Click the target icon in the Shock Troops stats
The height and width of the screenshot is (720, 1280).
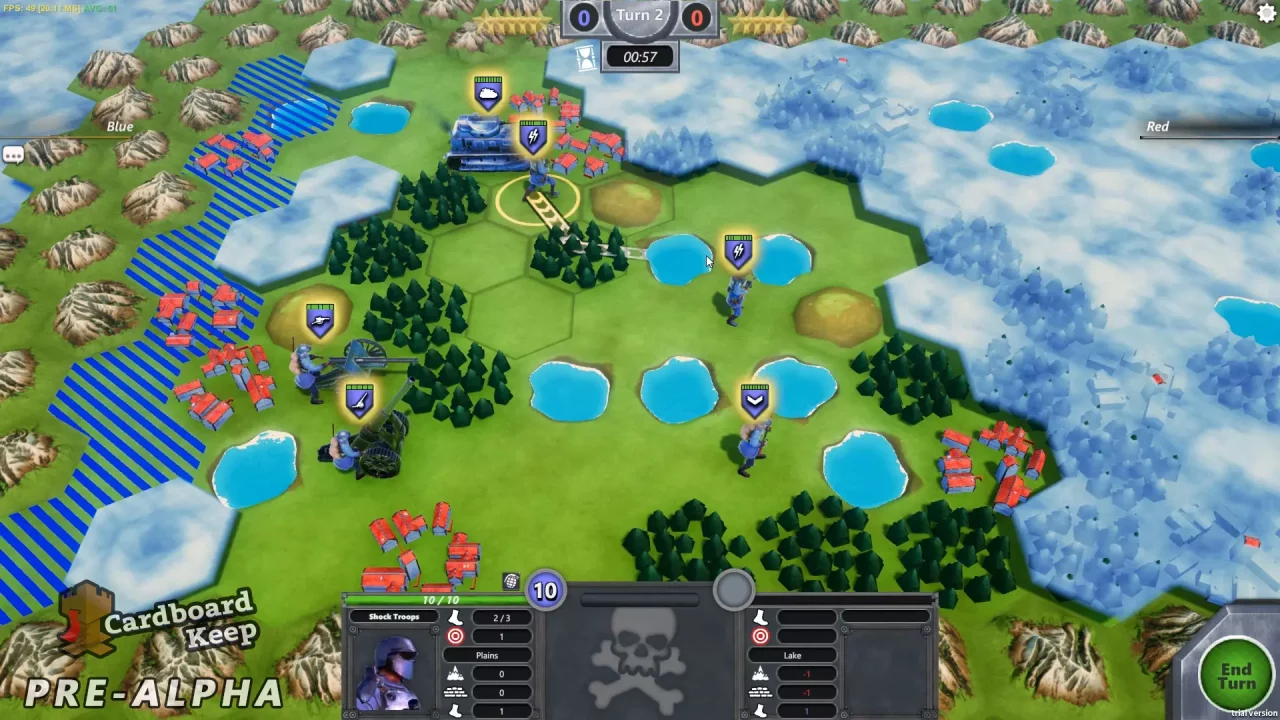coord(455,635)
